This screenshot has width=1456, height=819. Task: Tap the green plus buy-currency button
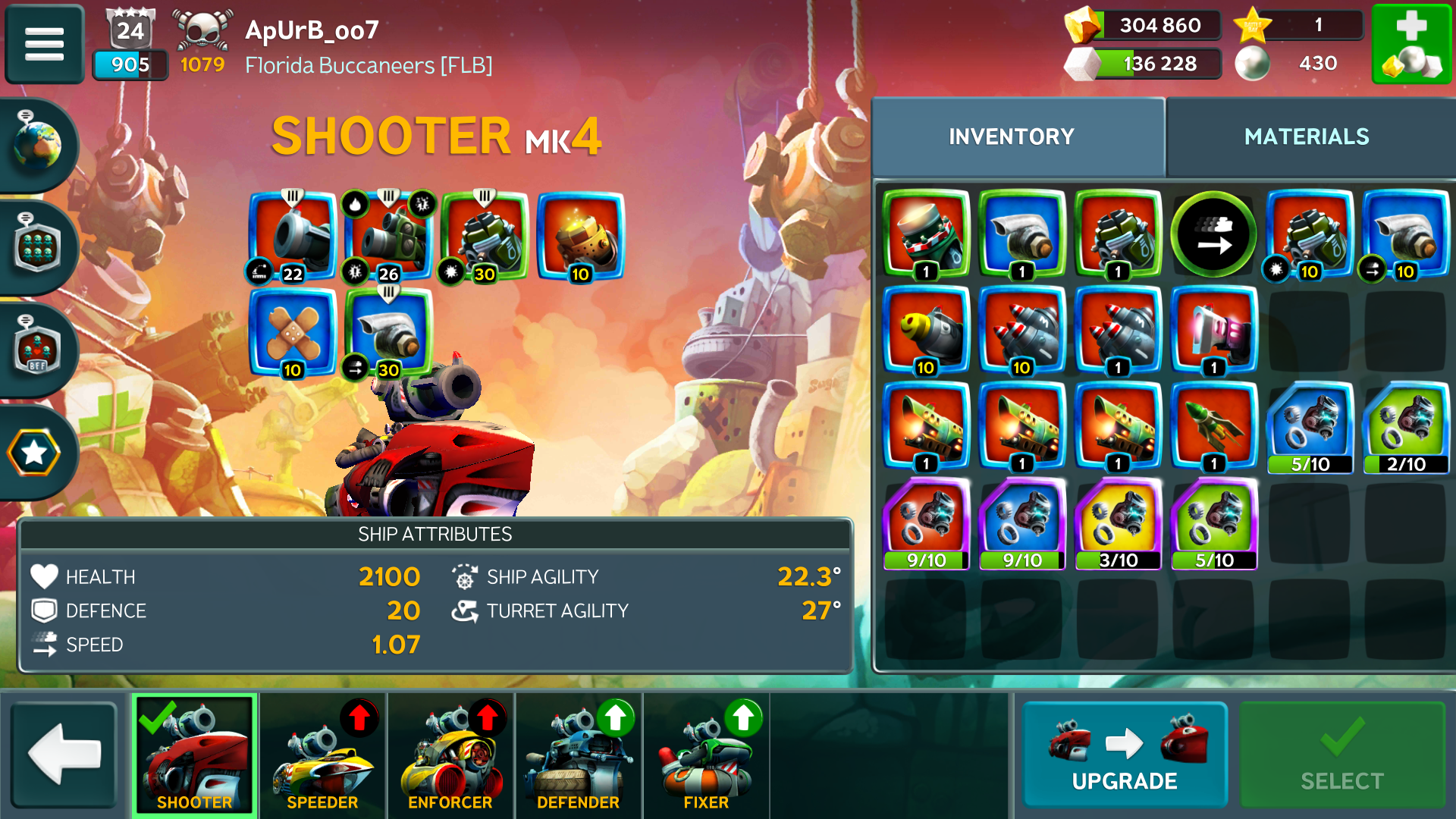coord(1410,44)
